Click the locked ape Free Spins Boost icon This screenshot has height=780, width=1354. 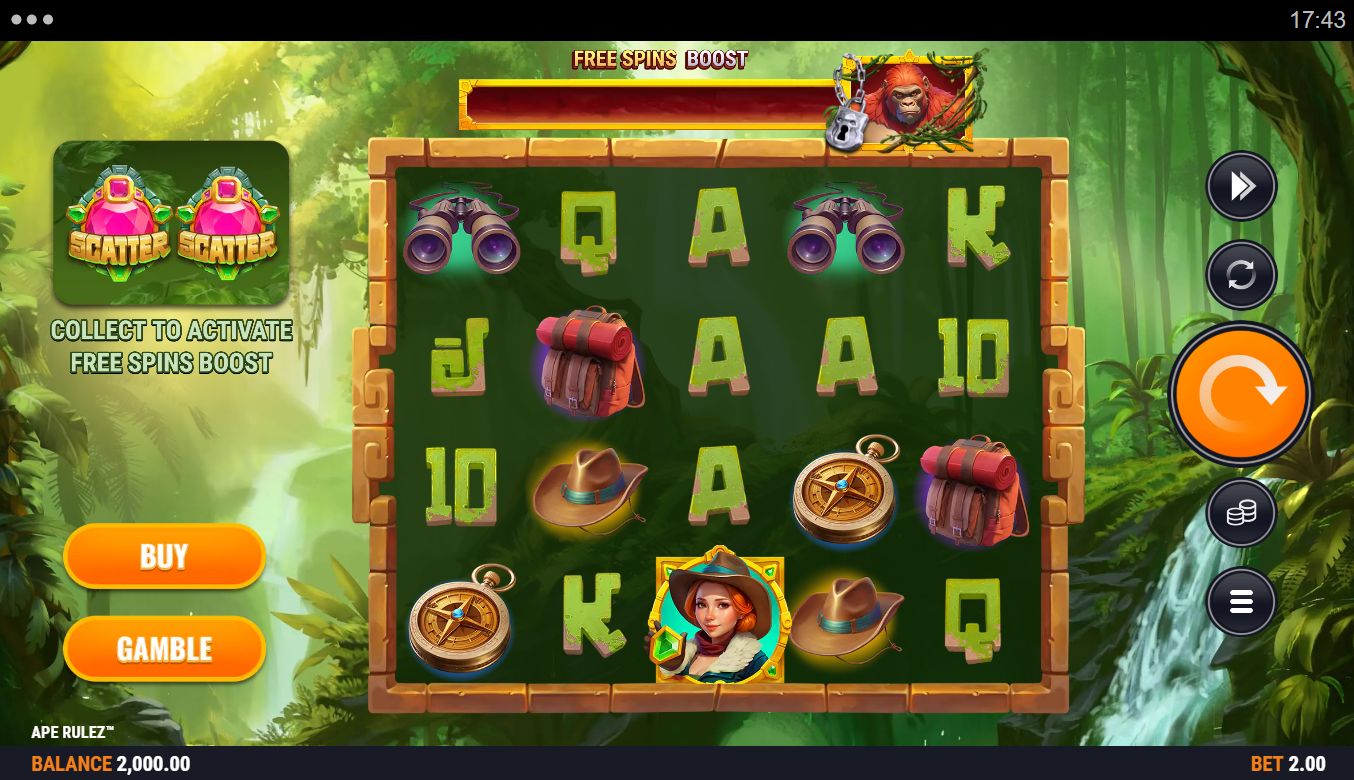[906, 102]
